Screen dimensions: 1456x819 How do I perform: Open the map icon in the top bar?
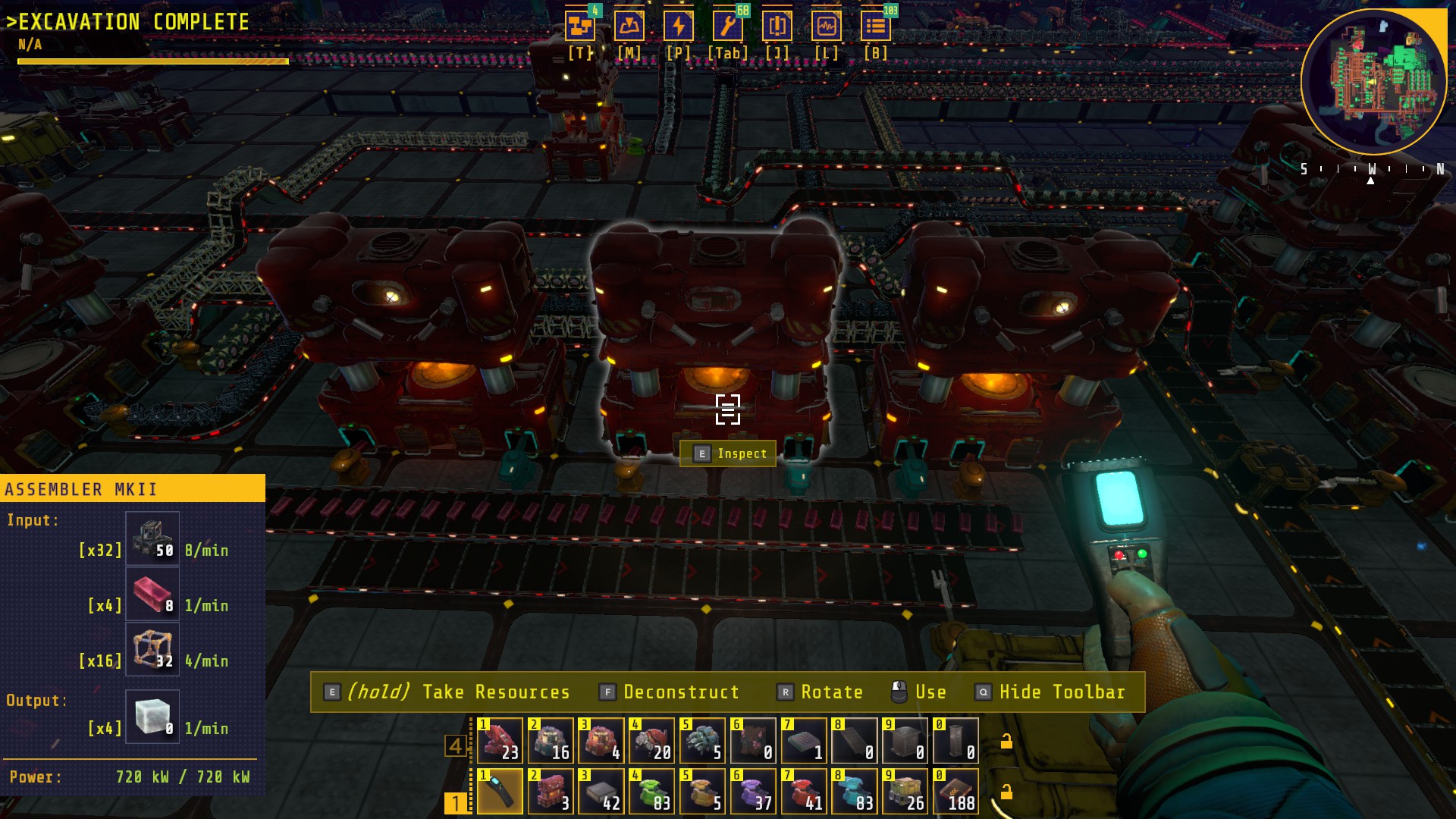[x=629, y=27]
